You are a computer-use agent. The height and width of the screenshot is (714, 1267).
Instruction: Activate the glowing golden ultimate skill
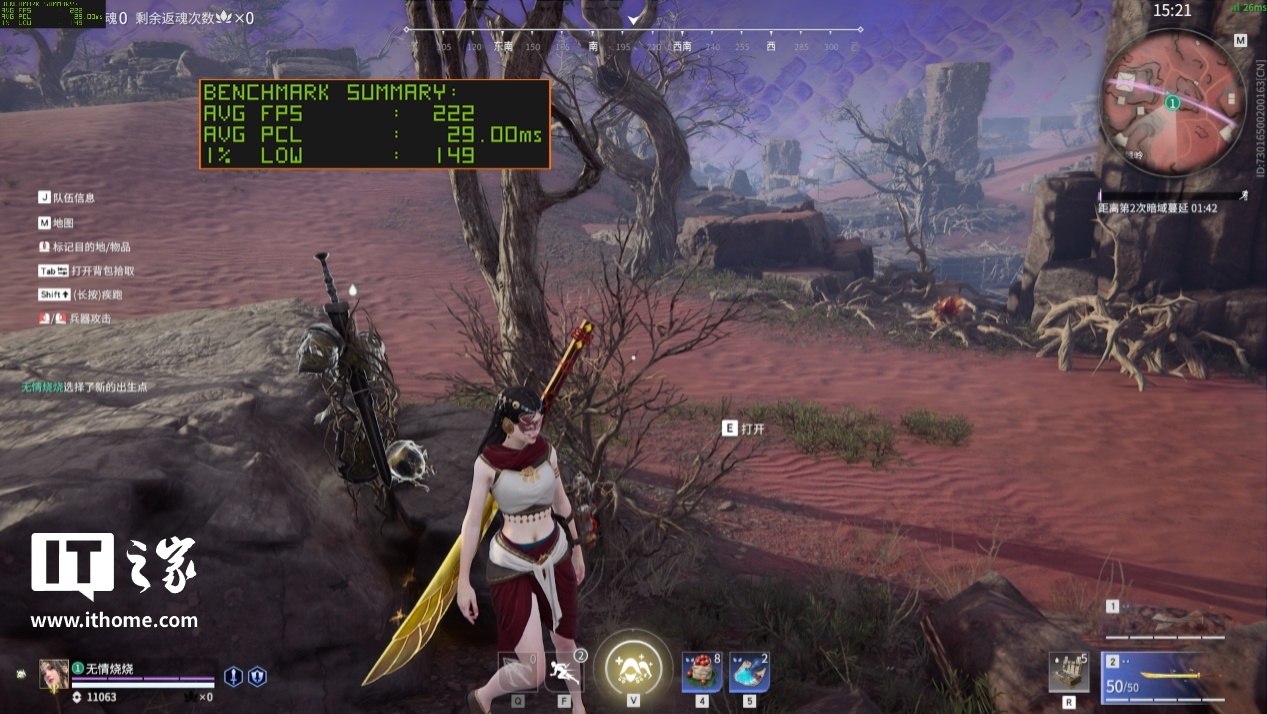(632, 668)
